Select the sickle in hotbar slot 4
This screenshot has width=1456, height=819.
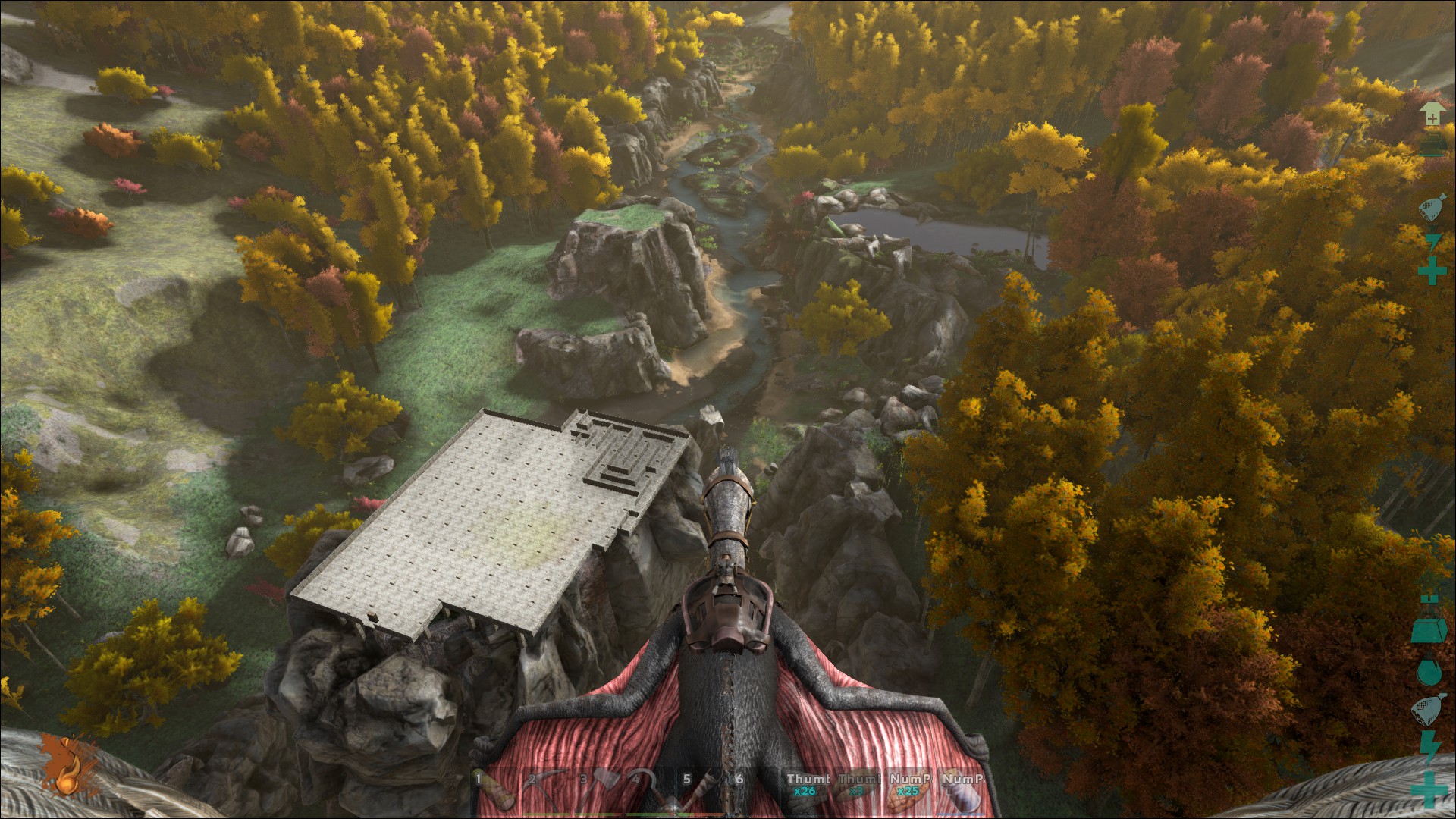click(x=650, y=790)
